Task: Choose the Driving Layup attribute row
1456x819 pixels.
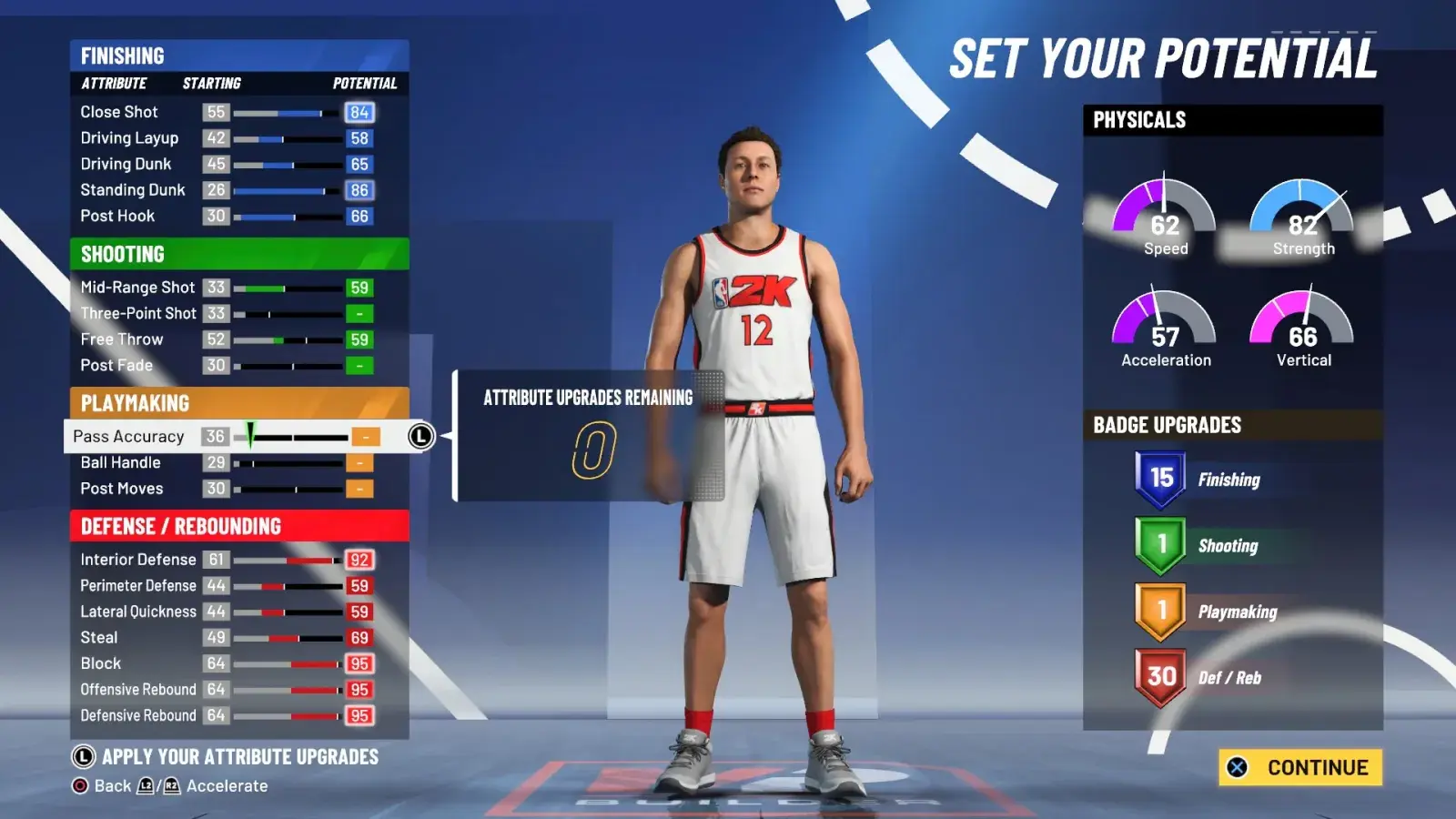Action: click(x=227, y=138)
